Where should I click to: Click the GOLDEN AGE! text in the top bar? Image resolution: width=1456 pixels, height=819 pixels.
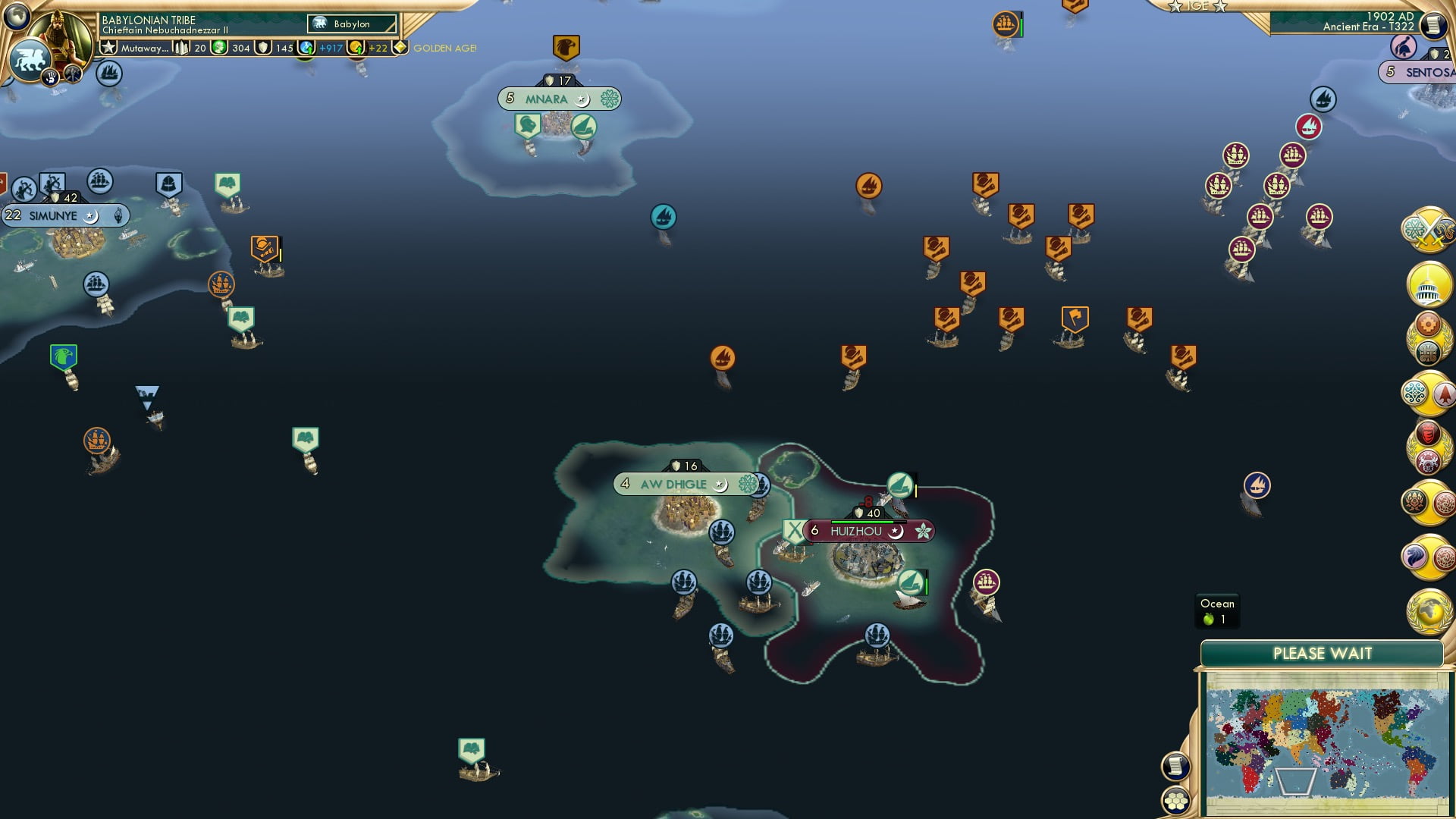[x=444, y=48]
